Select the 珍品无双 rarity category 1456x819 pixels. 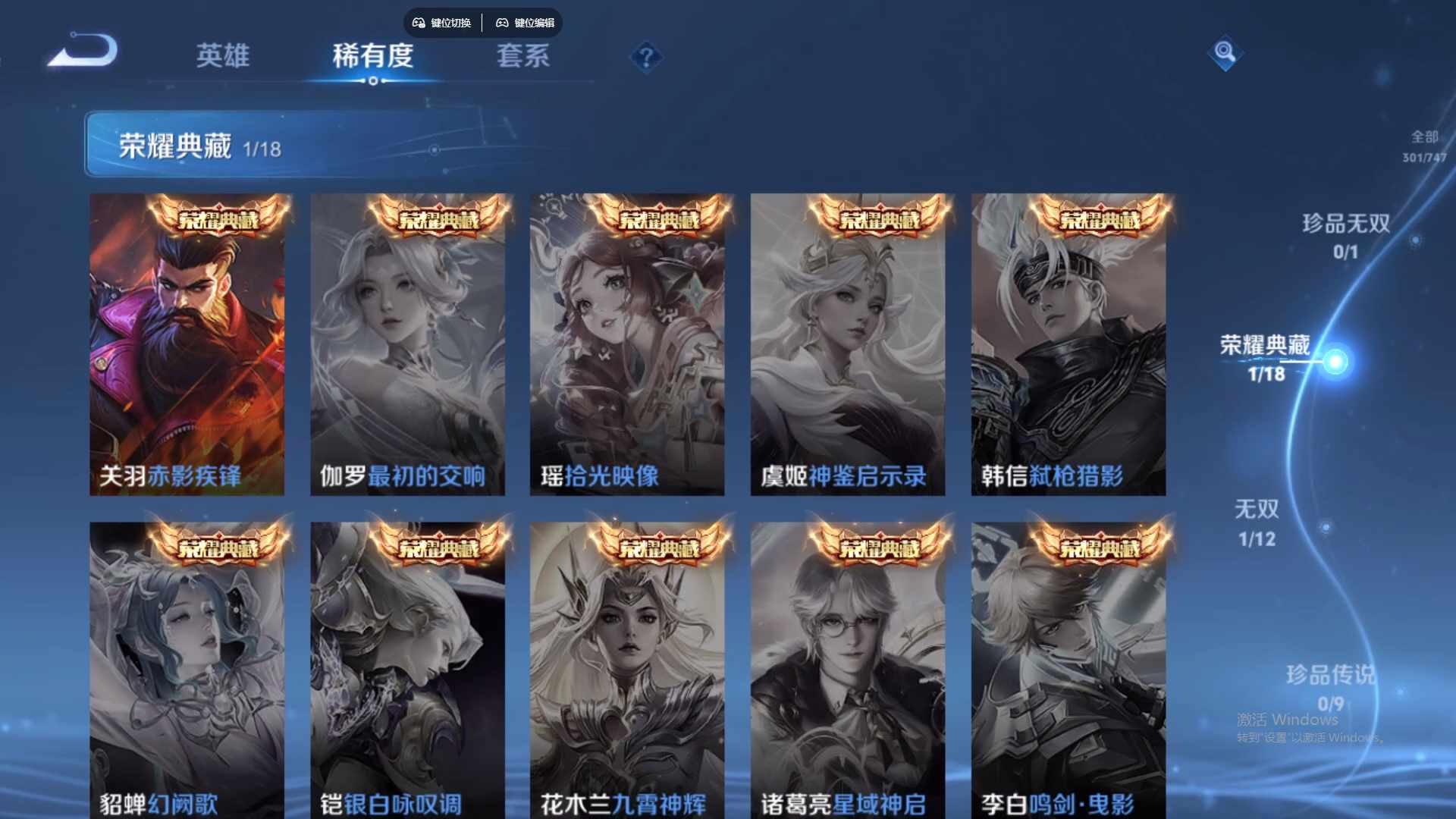1347,224
